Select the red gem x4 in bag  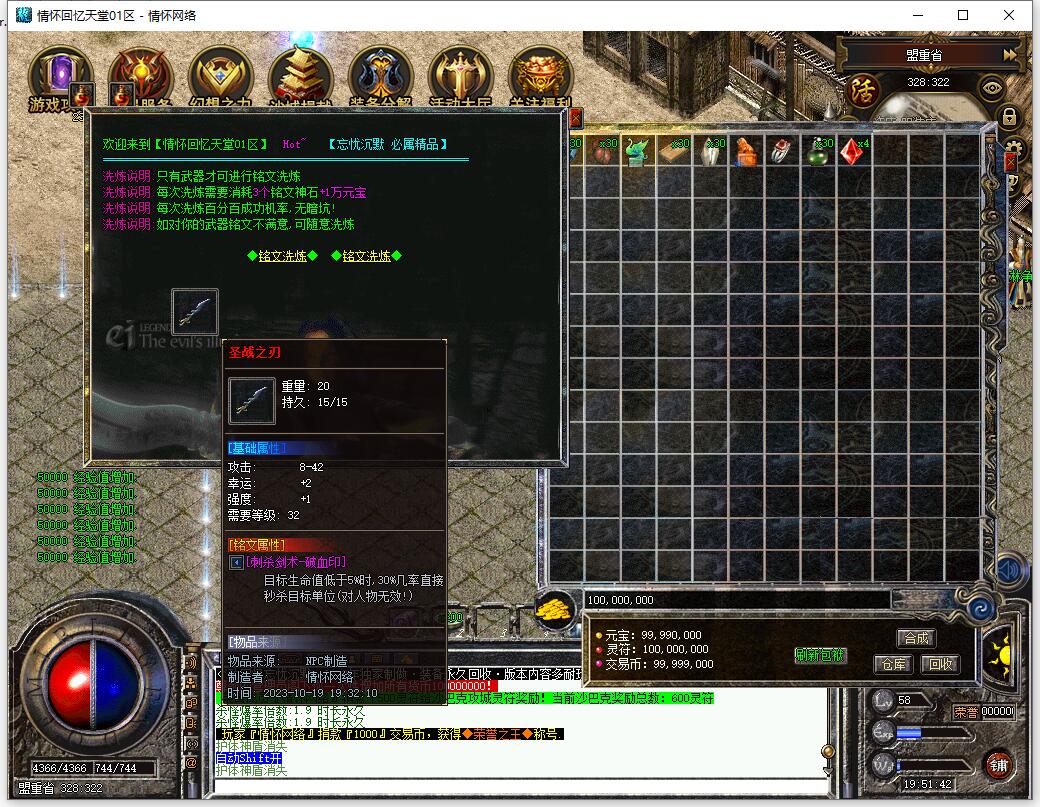click(x=851, y=151)
